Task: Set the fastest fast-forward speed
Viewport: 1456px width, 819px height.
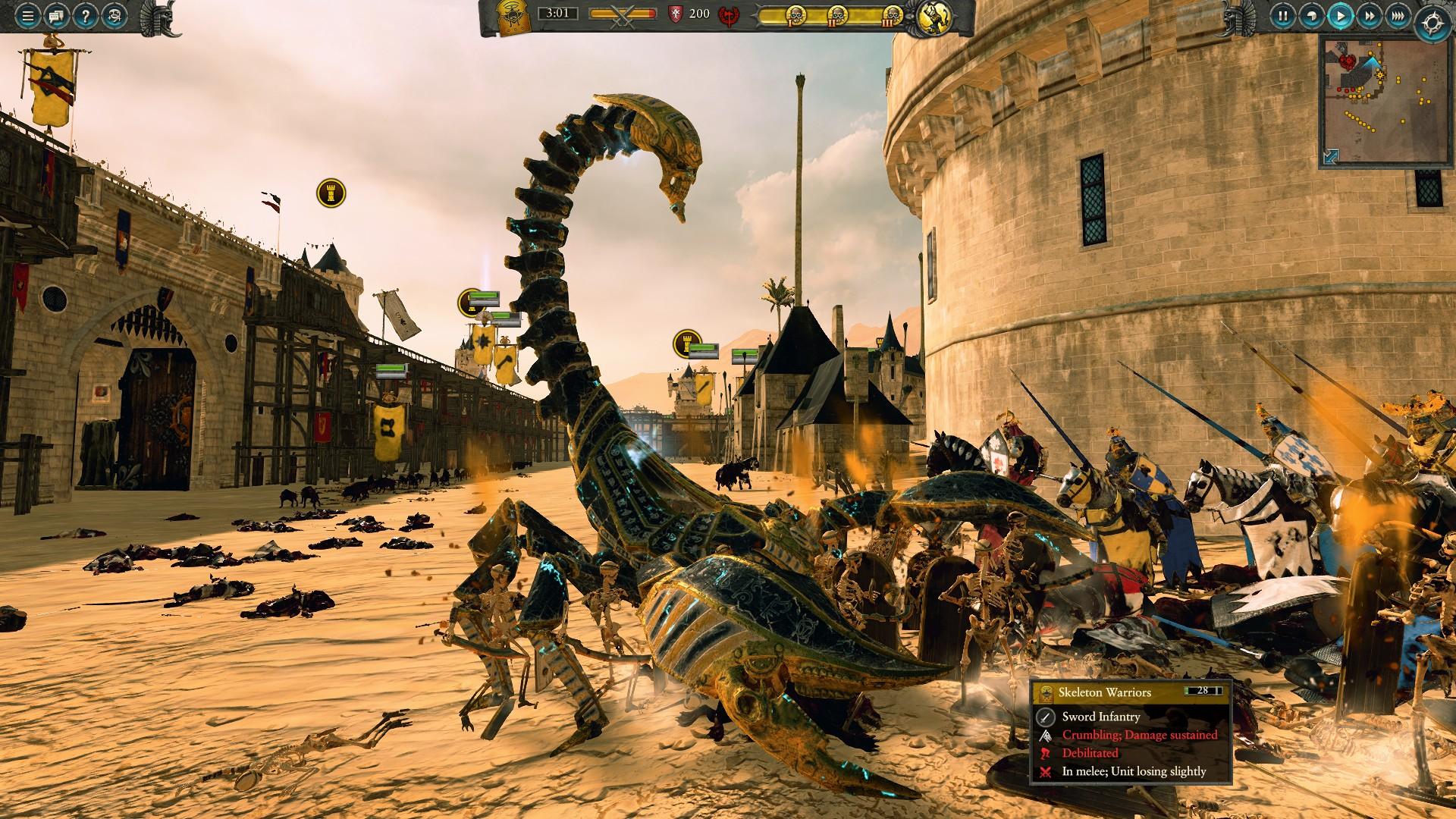Action: click(x=1398, y=15)
